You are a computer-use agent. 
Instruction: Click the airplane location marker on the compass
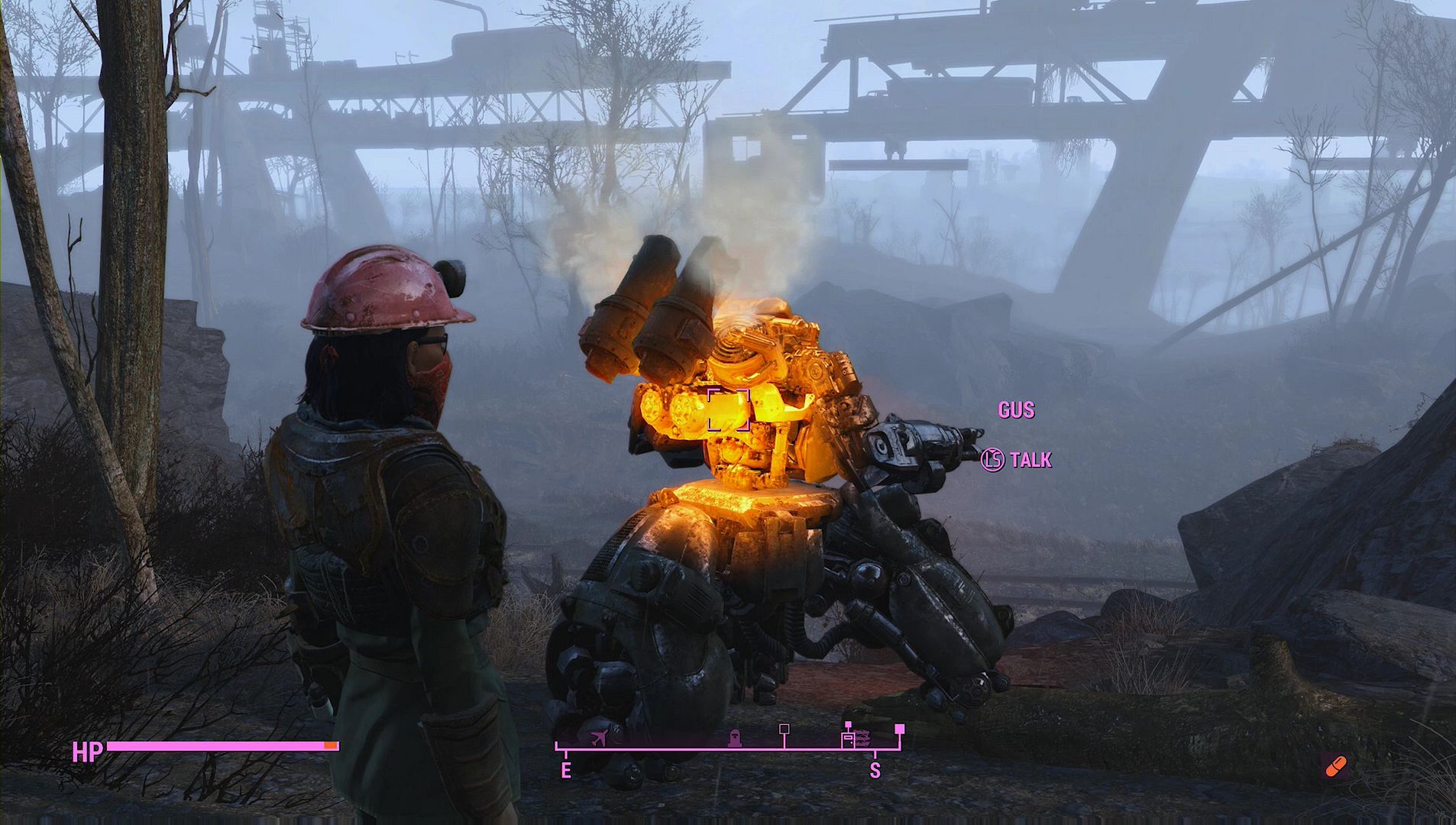600,738
